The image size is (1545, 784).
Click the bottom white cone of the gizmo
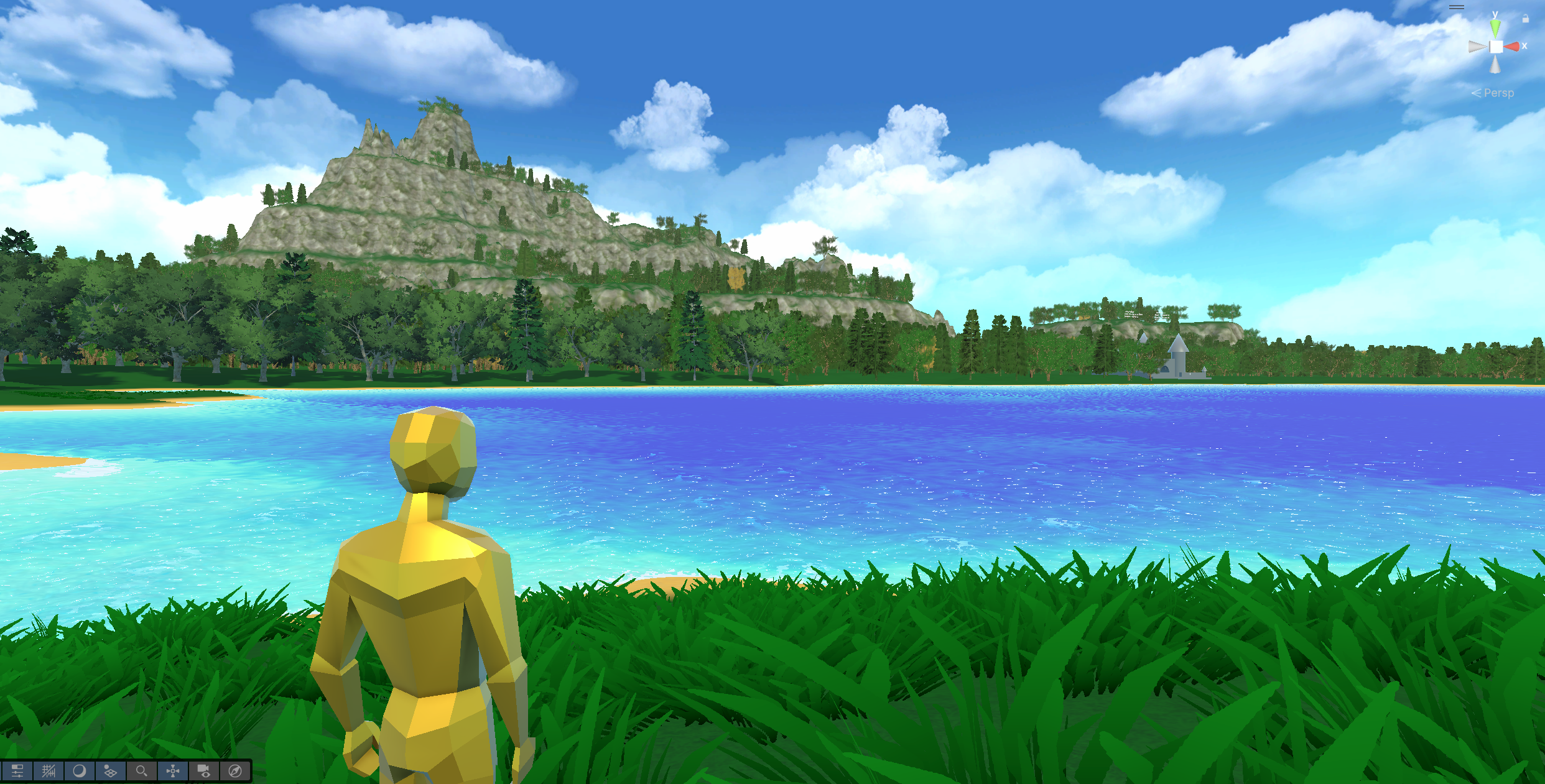point(1495,64)
